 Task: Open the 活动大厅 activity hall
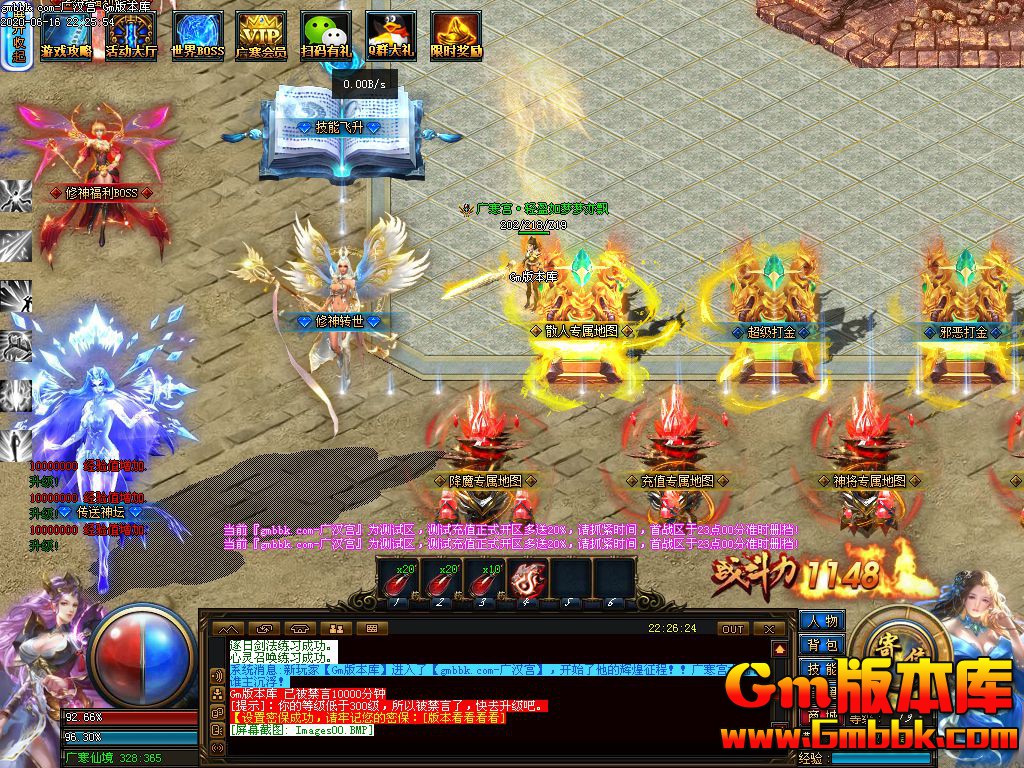pyautogui.click(x=132, y=36)
